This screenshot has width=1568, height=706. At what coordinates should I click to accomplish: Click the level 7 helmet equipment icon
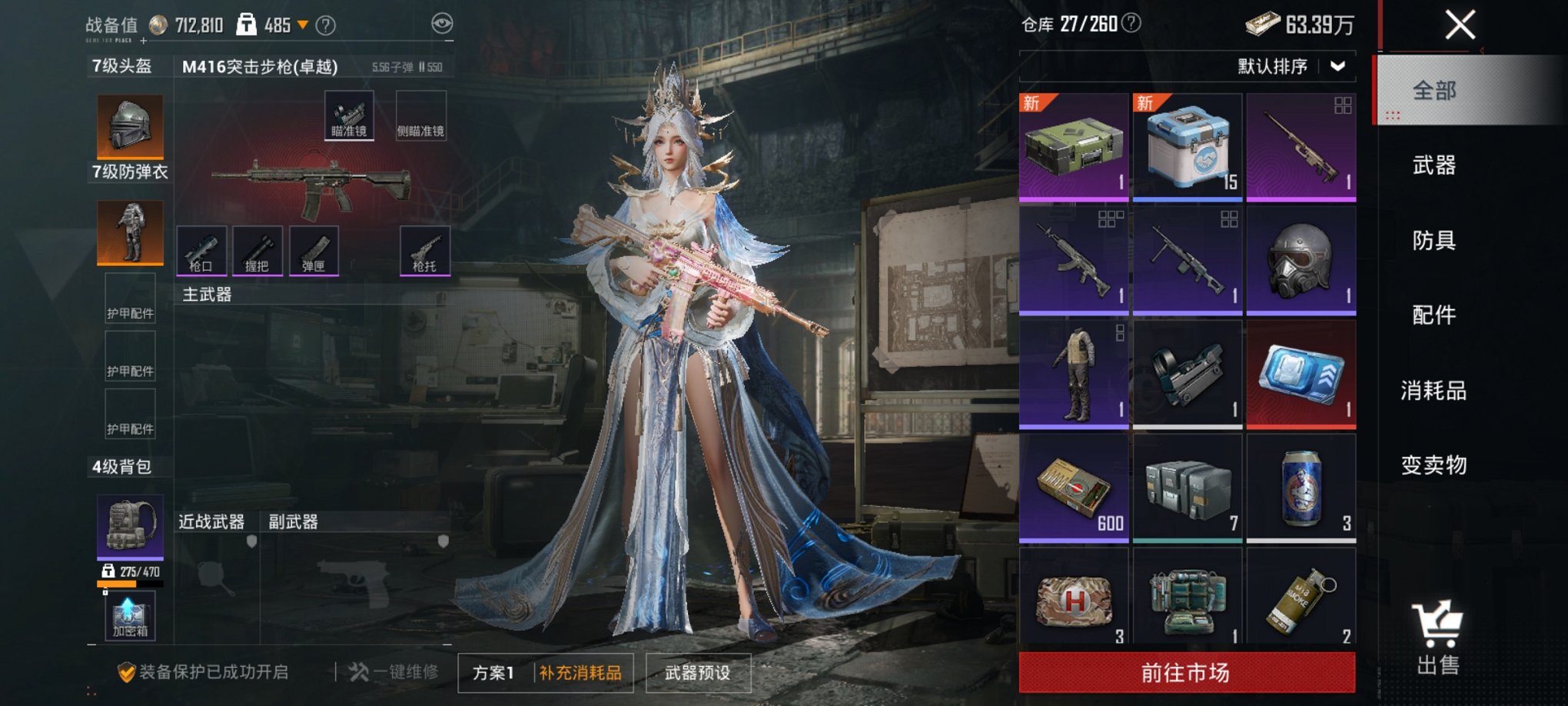click(x=129, y=125)
